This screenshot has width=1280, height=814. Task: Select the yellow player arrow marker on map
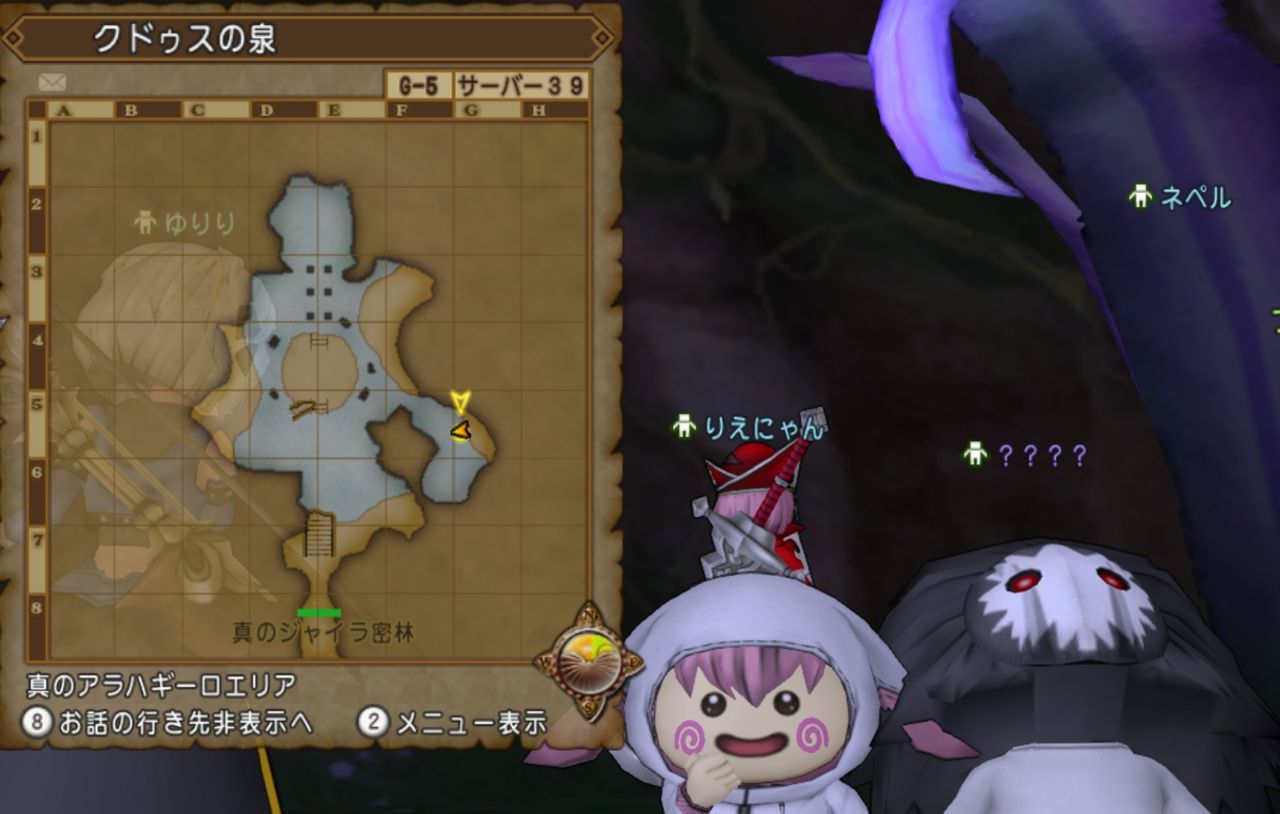[x=459, y=430]
